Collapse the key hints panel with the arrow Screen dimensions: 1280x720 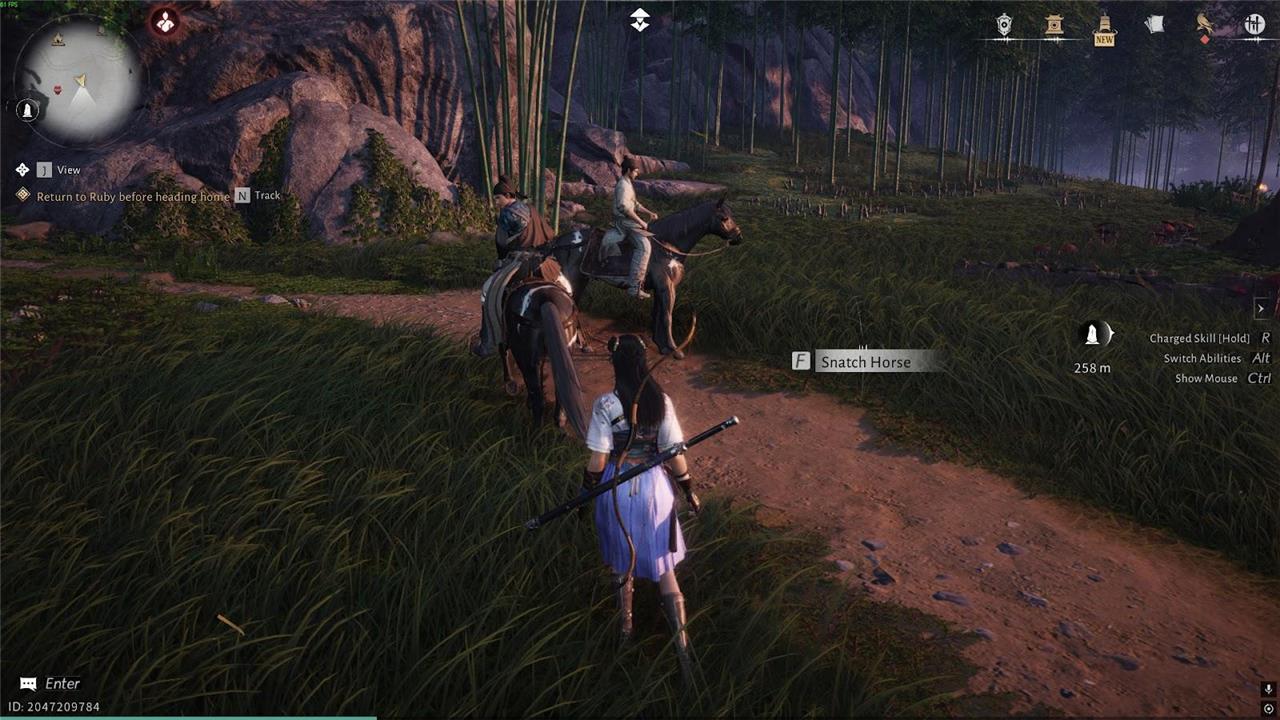(x=1261, y=309)
